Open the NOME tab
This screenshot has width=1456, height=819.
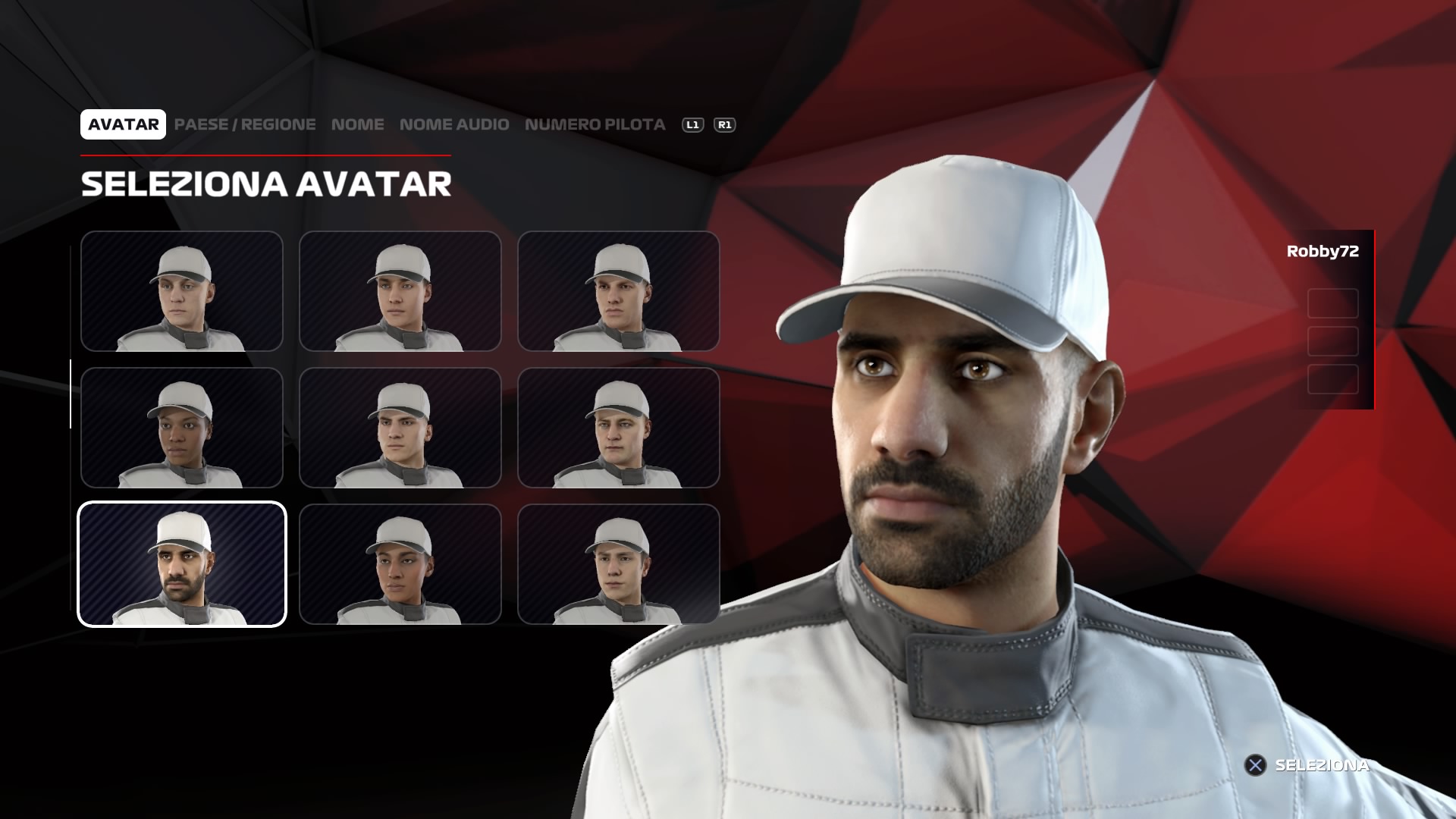[357, 124]
